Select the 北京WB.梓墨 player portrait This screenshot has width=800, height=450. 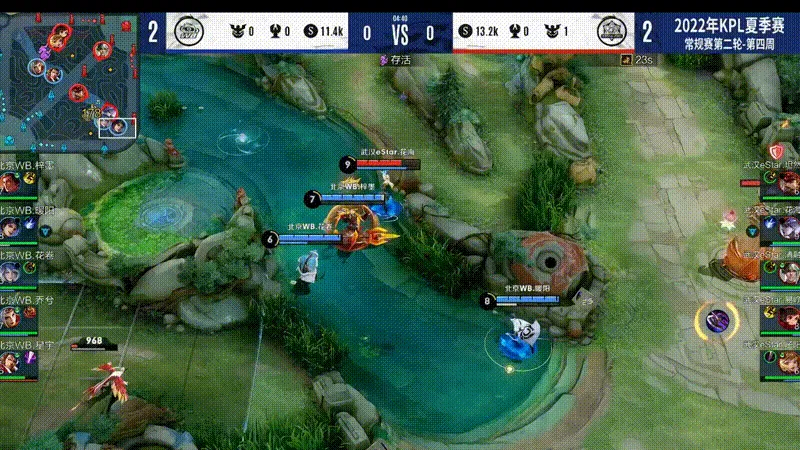point(10,185)
